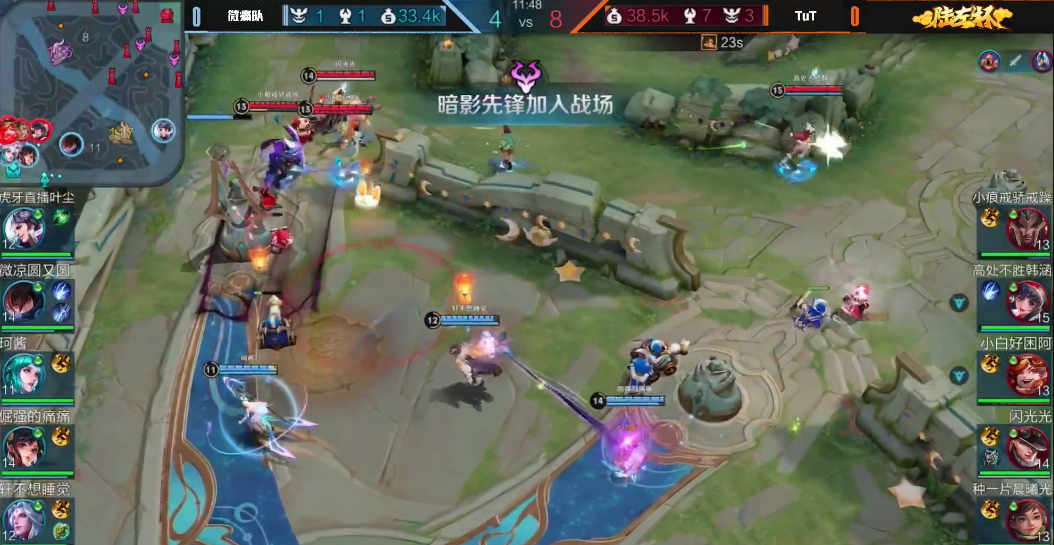Click the upper blue down-arrow beside the right roster
This screenshot has width=1054, height=545.
click(961, 301)
